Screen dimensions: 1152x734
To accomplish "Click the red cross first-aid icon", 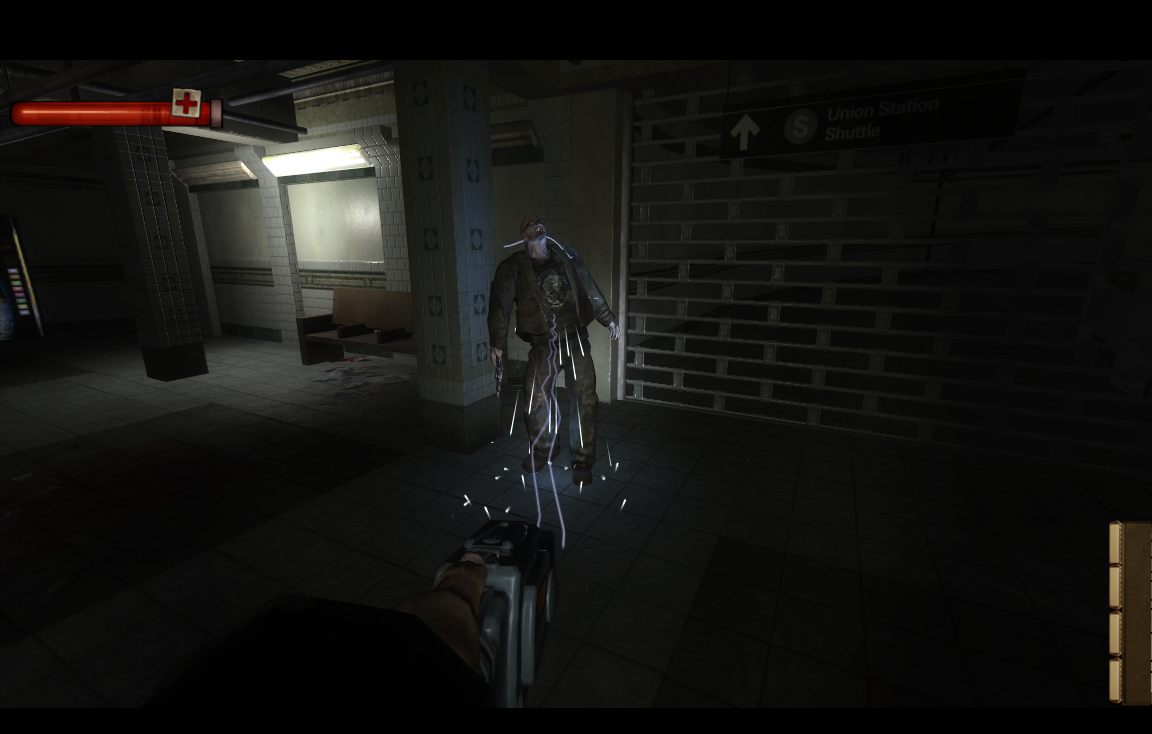I will tap(185, 103).
